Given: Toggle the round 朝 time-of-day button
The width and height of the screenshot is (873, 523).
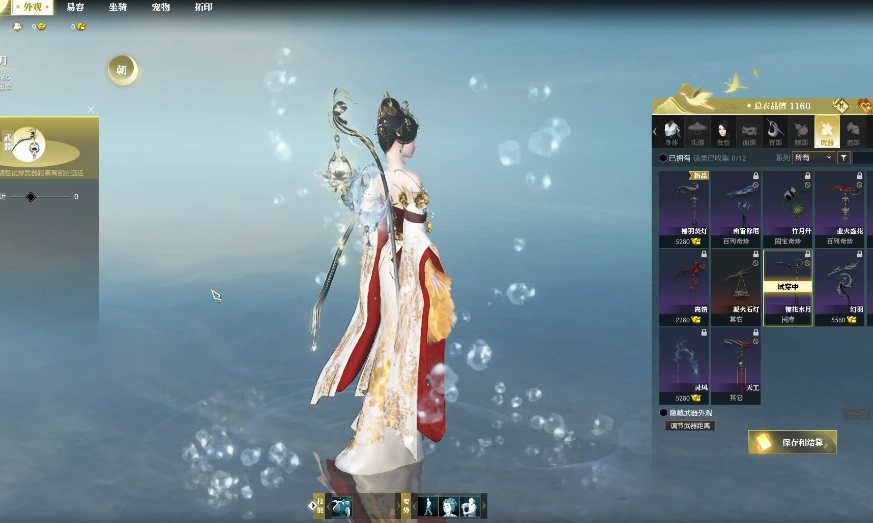Looking at the screenshot, I should [x=122, y=70].
